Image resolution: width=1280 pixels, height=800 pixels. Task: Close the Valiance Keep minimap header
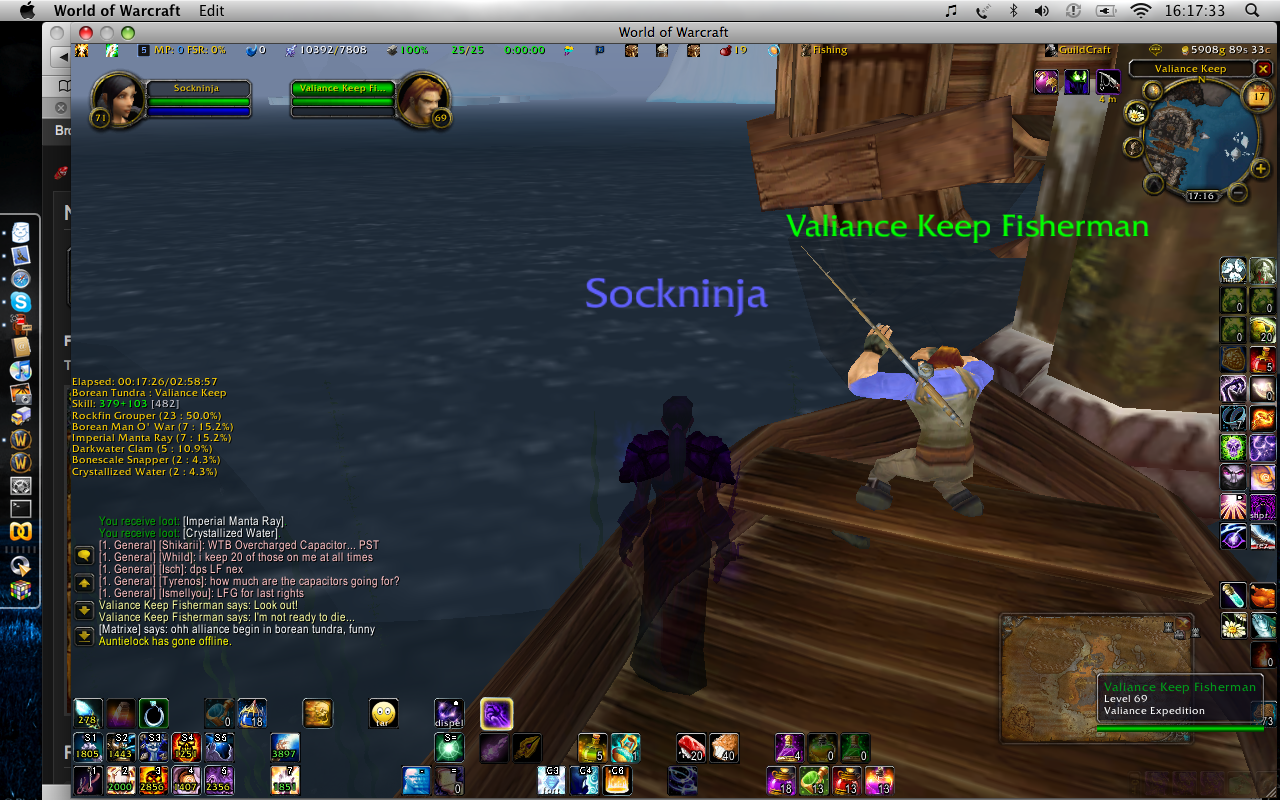coord(1263,69)
